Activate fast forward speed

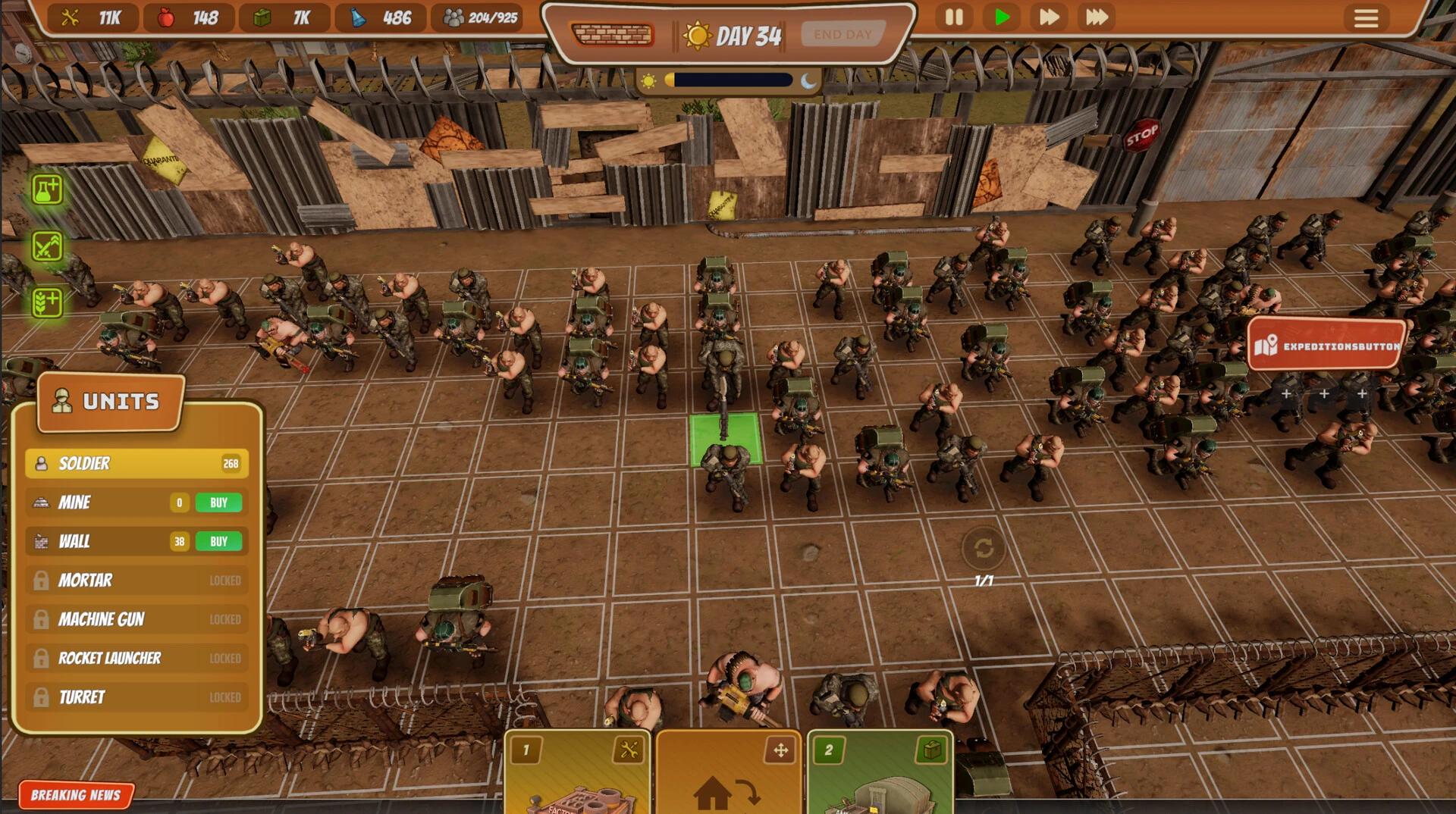tap(1049, 17)
